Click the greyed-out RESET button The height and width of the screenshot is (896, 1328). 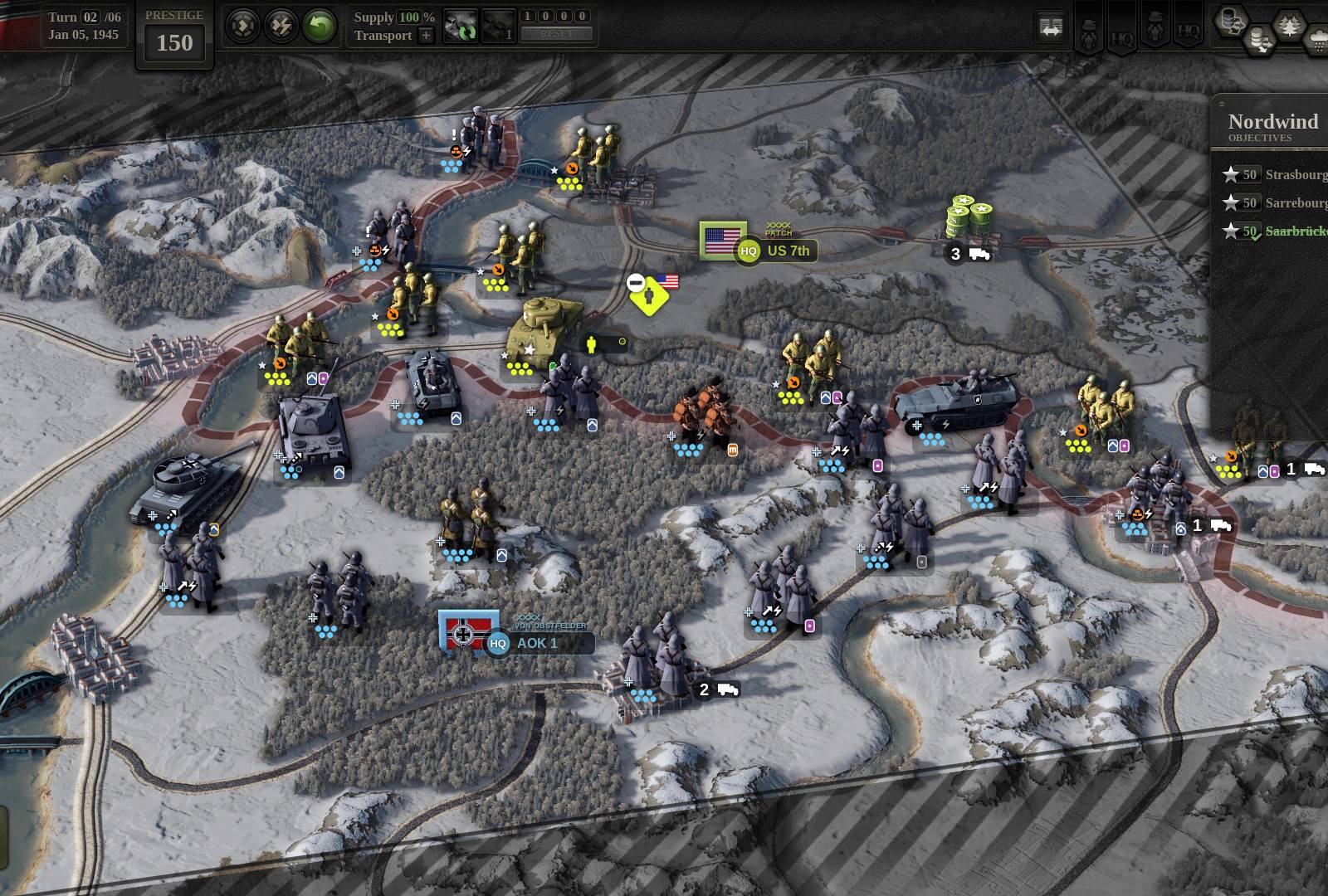[x=556, y=34]
